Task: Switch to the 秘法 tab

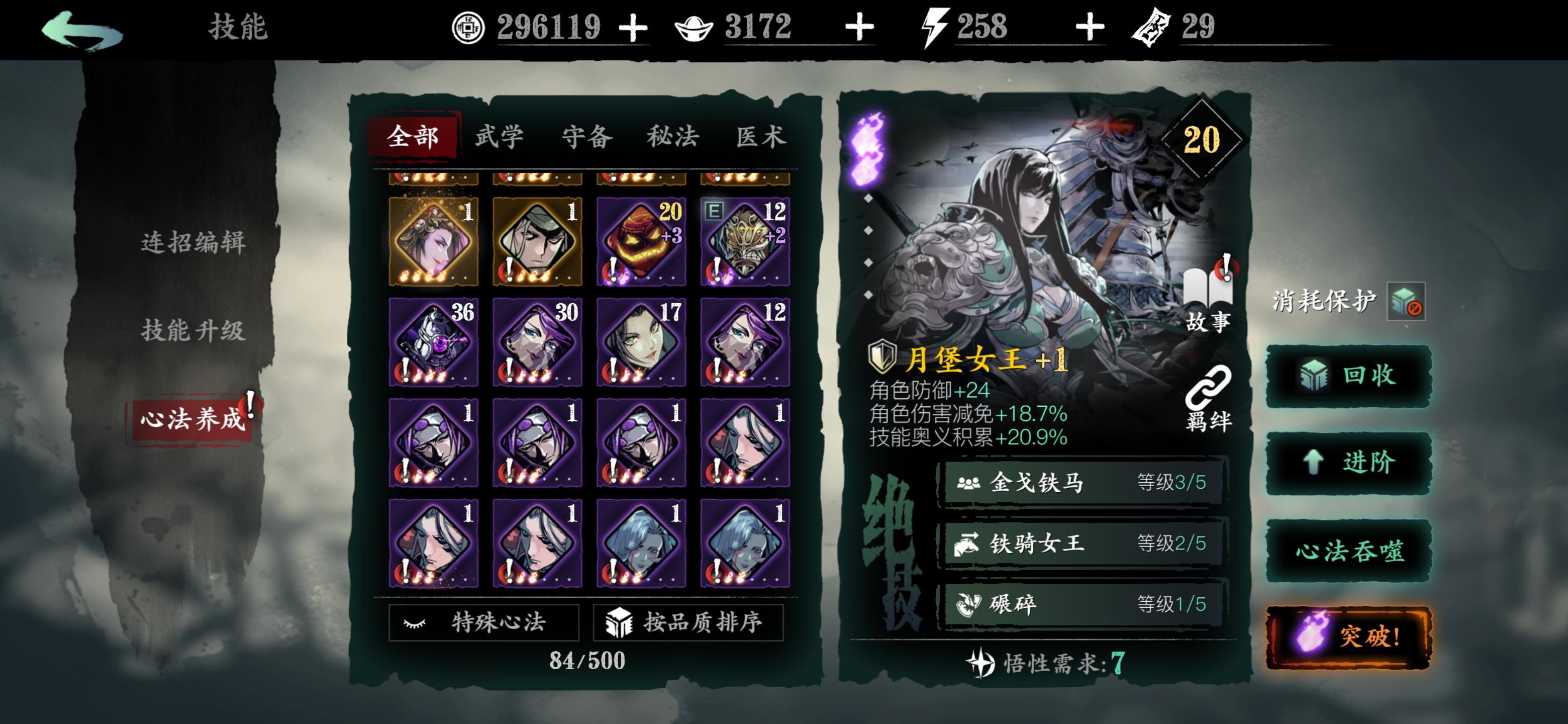Action: [x=674, y=136]
